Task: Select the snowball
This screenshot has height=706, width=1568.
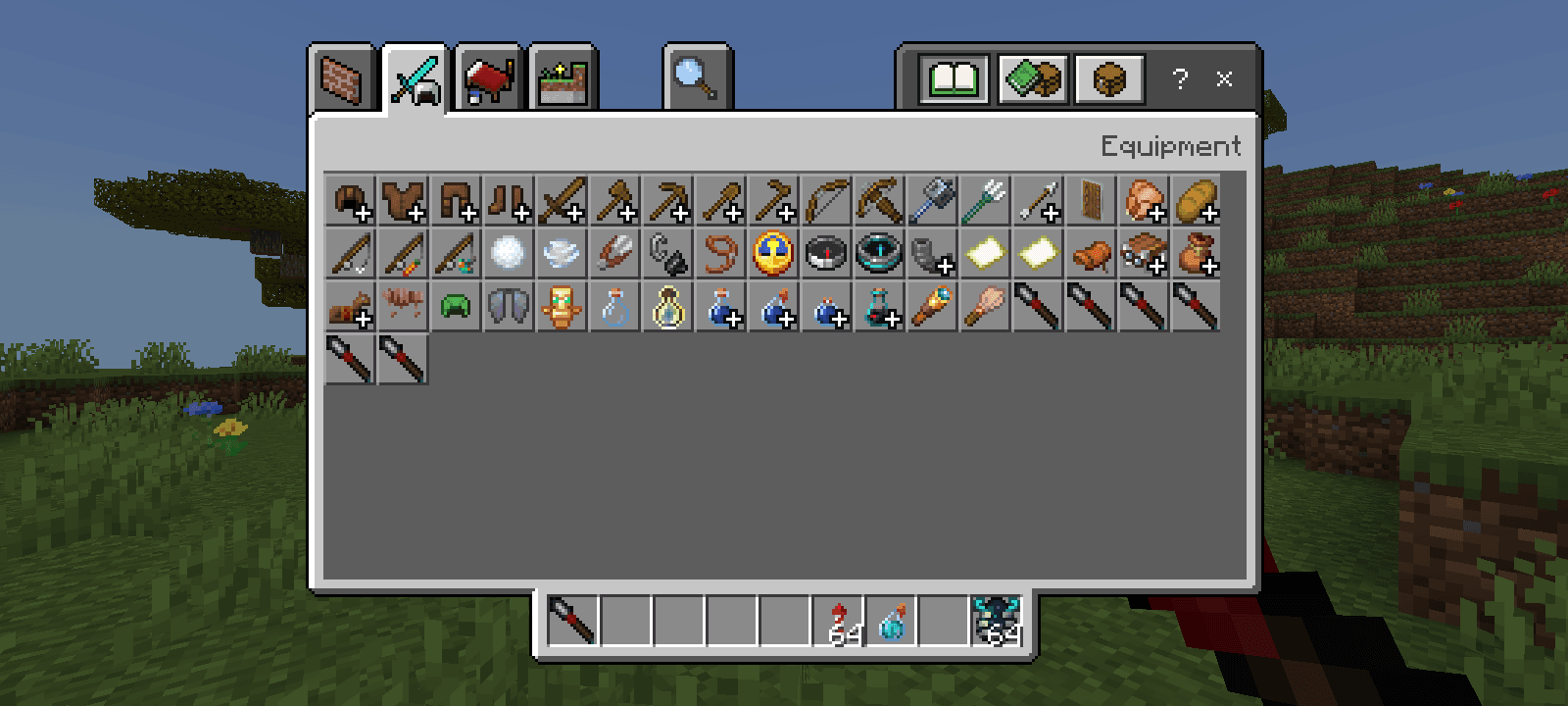Action: click(509, 253)
